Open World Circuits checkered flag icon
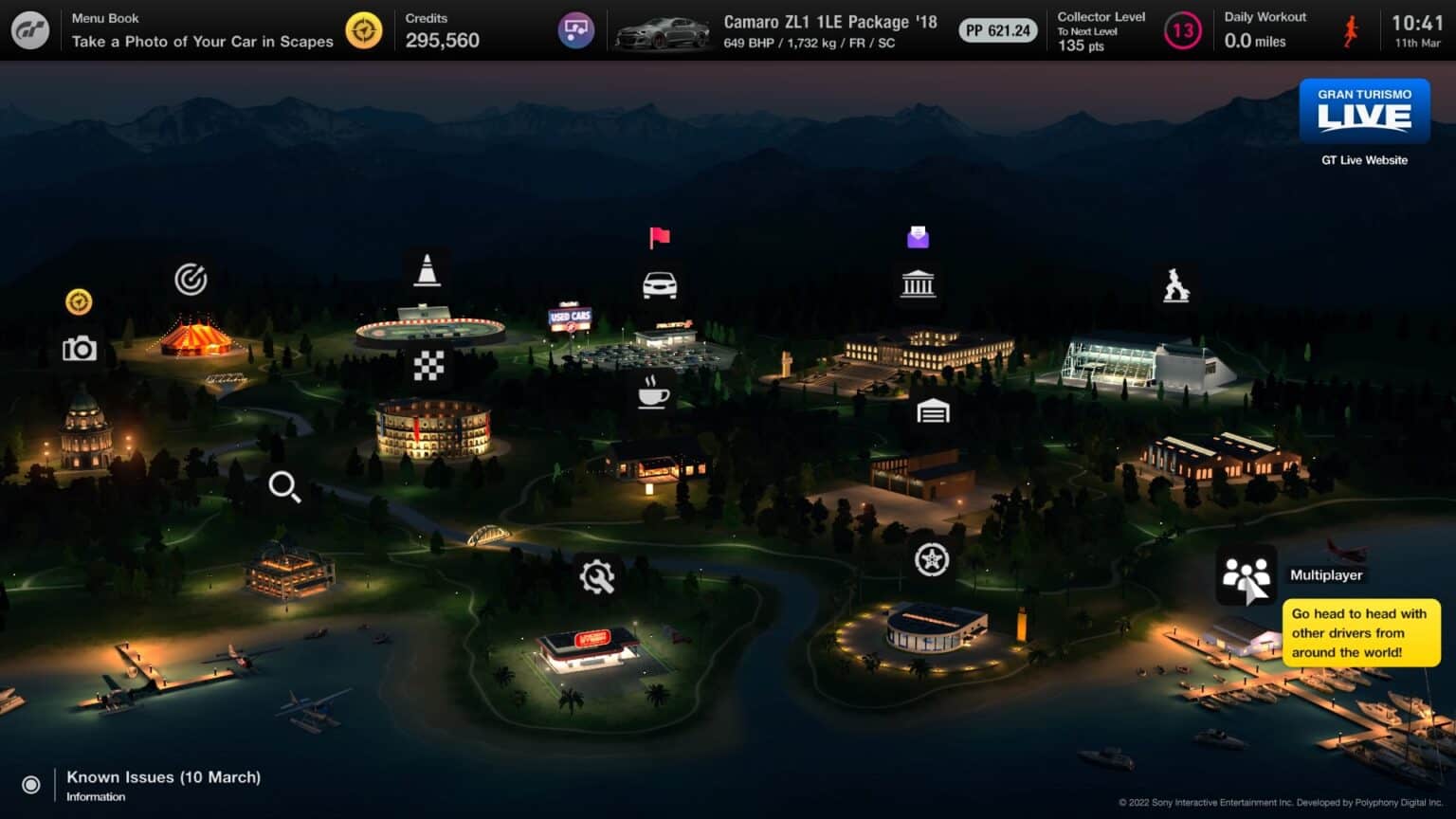This screenshot has height=819, width=1456. click(428, 365)
